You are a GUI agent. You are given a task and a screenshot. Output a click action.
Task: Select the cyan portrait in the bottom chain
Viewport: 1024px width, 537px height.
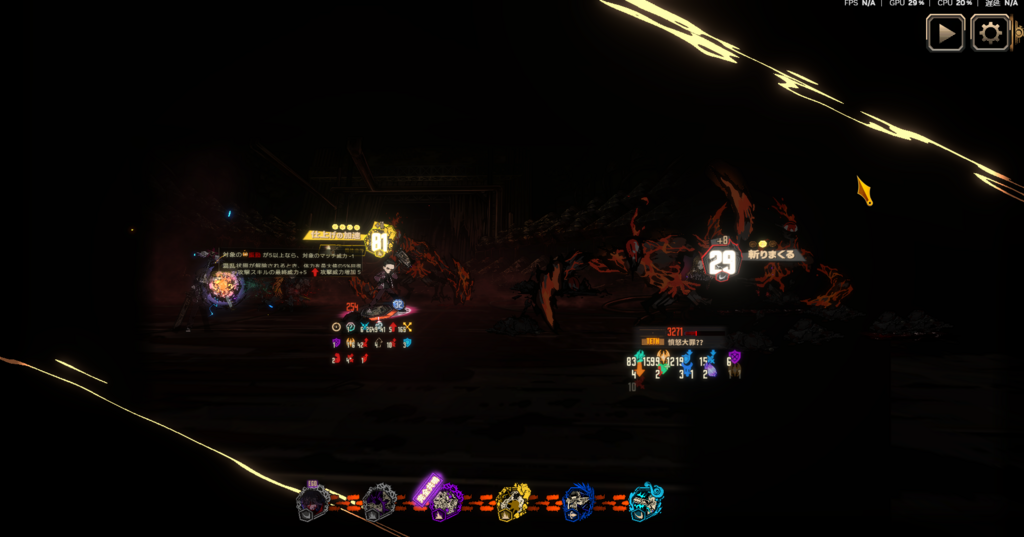click(x=645, y=502)
